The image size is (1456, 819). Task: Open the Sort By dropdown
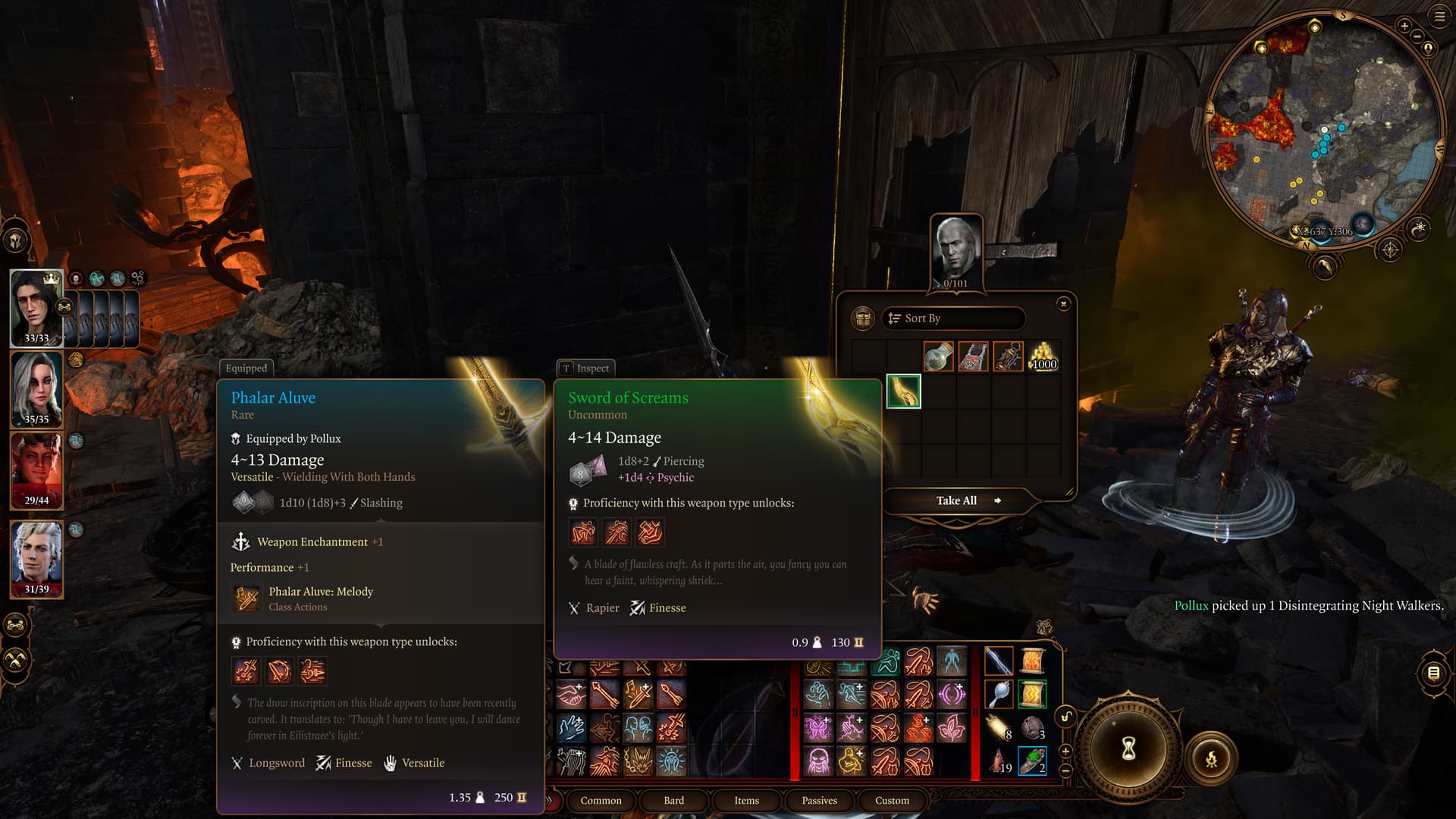(953, 318)
